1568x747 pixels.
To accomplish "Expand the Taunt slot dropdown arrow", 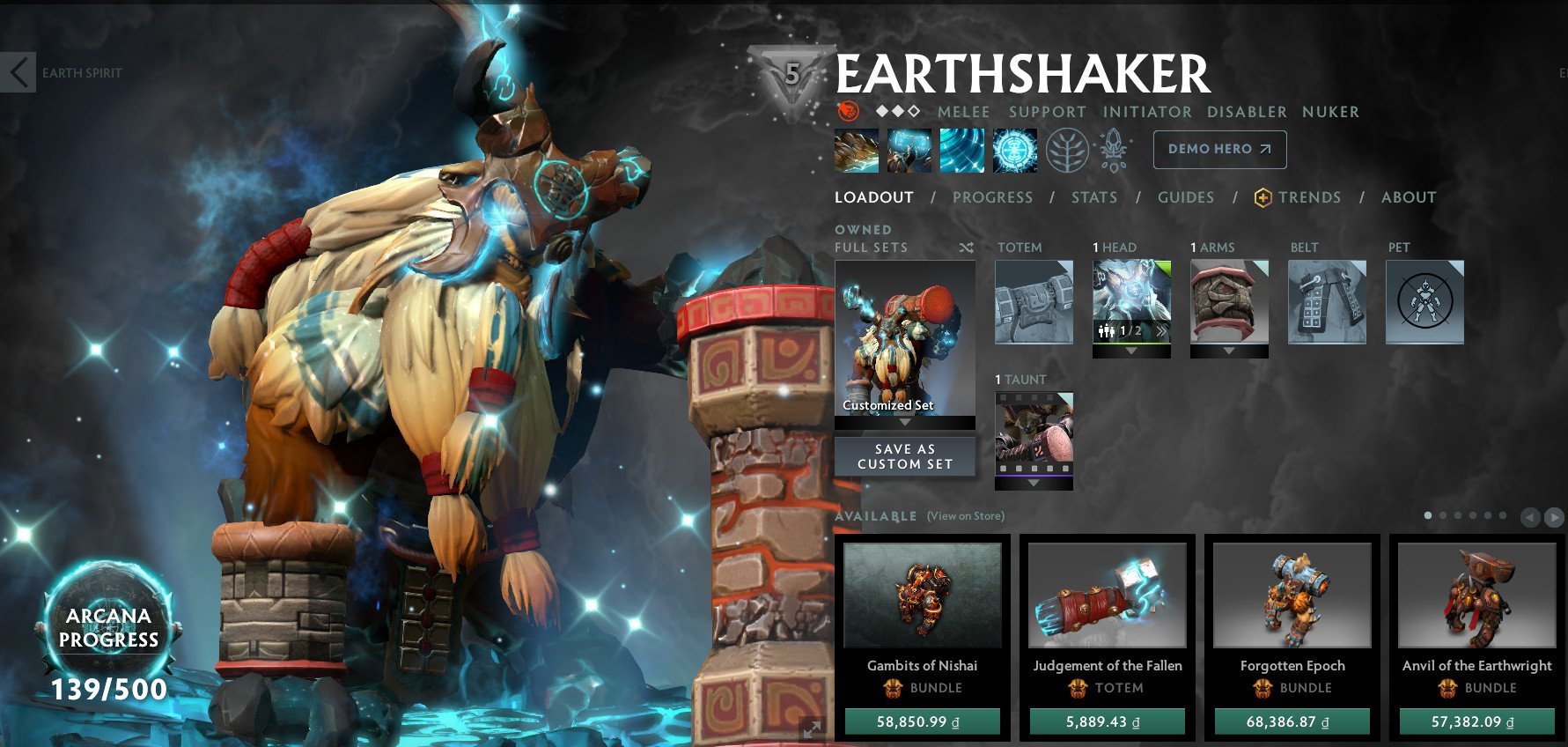I will click(x=1034, y=483).
